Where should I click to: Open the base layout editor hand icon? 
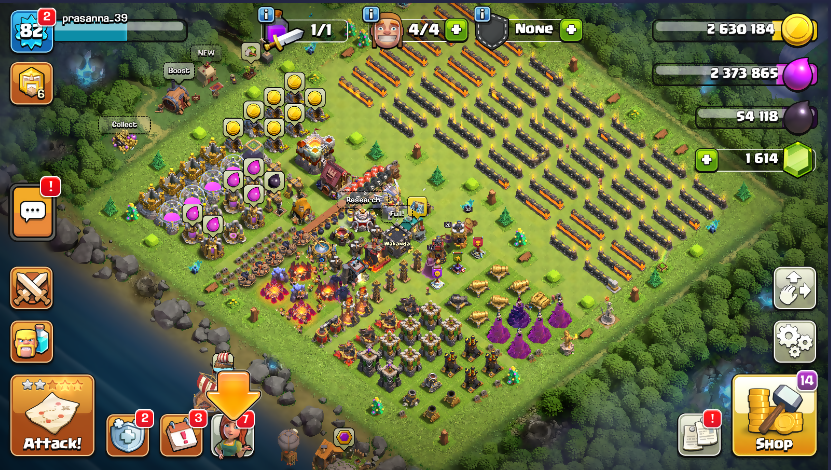[x=794, y=289]
